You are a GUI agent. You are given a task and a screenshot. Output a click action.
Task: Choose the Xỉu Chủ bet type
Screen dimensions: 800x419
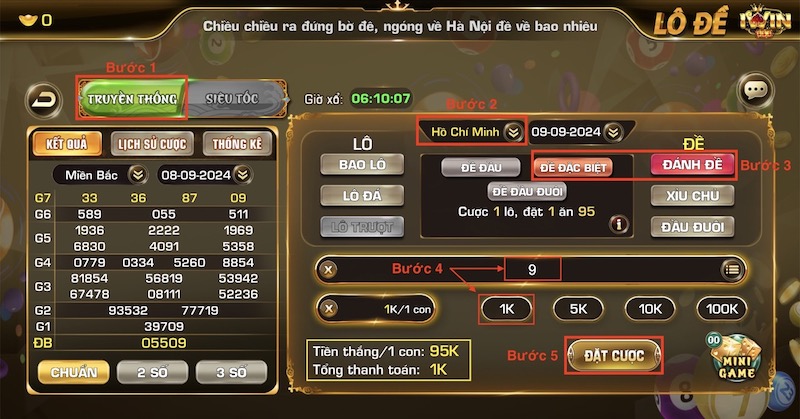tap(693, 195)
